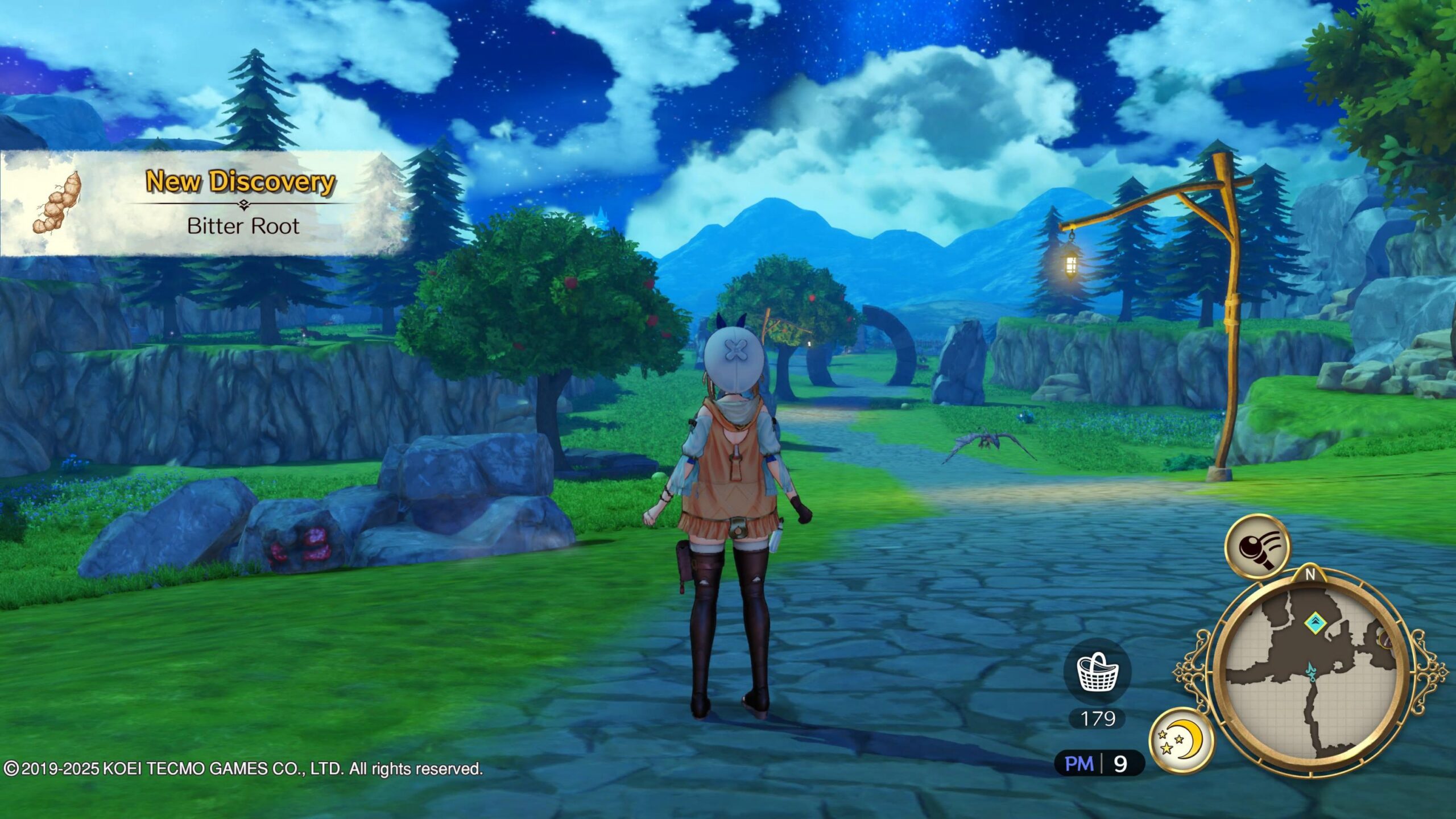Select the cyan diamond marker on the minimap
The image size is (1456, 819).
[1314, 622]
